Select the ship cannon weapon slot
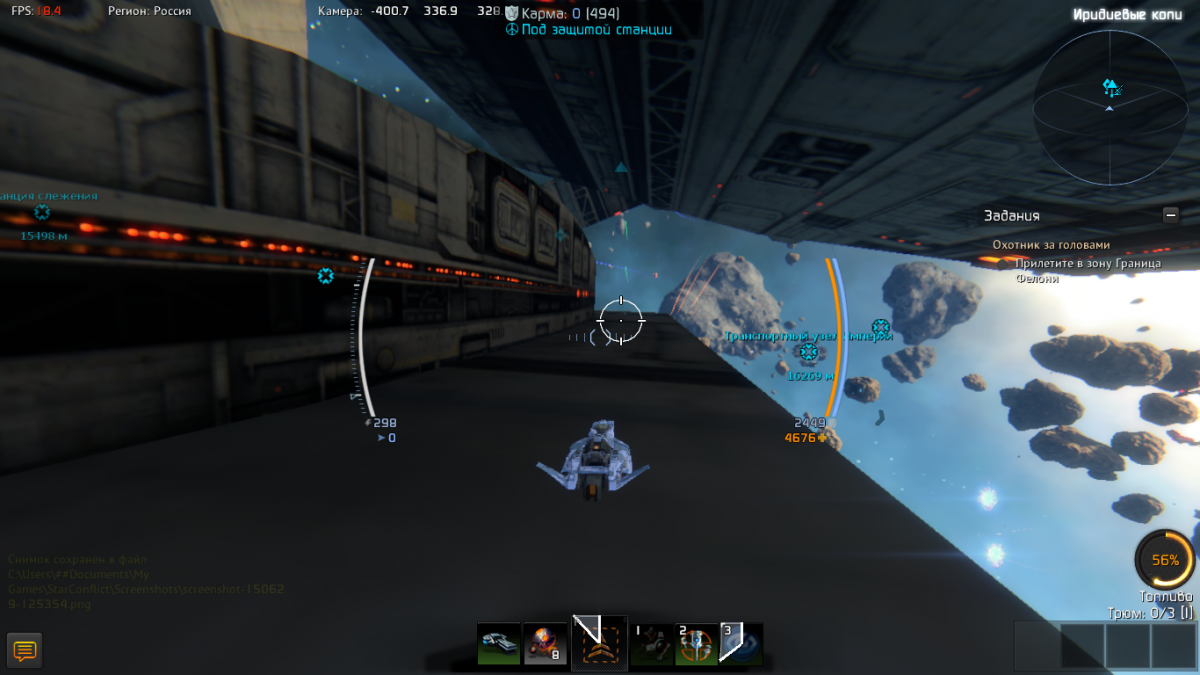 pos(498,643)
